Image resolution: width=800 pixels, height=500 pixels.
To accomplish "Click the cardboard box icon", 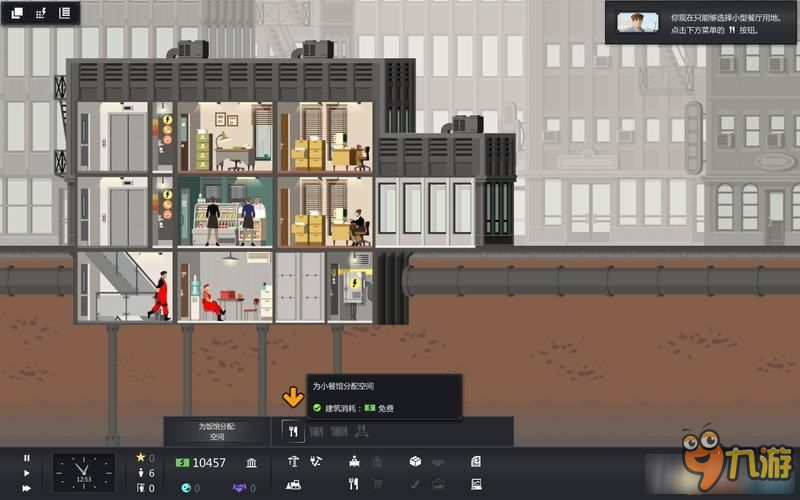I will click(x=415, y=461).
